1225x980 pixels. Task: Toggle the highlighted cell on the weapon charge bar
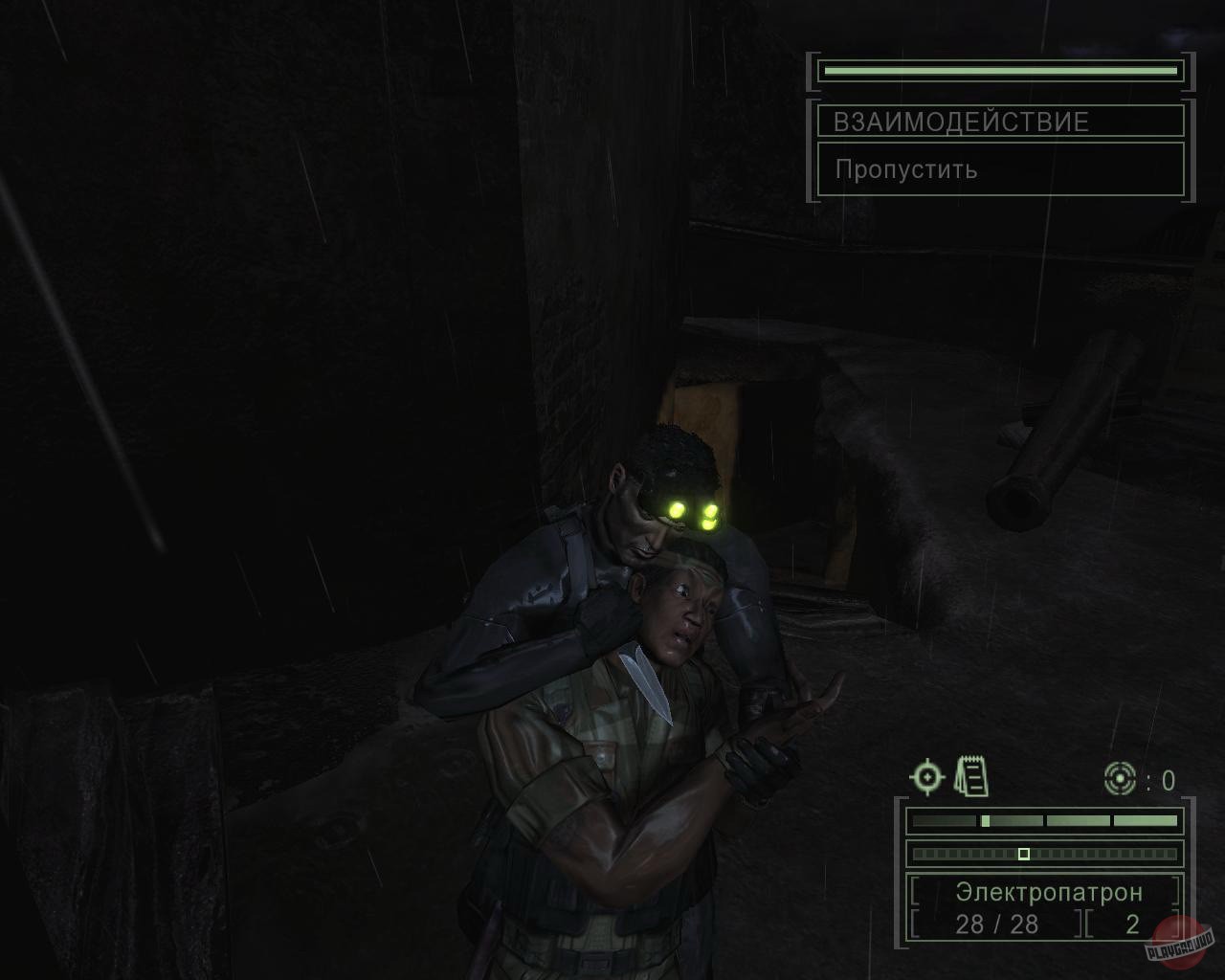[1025, 856]
